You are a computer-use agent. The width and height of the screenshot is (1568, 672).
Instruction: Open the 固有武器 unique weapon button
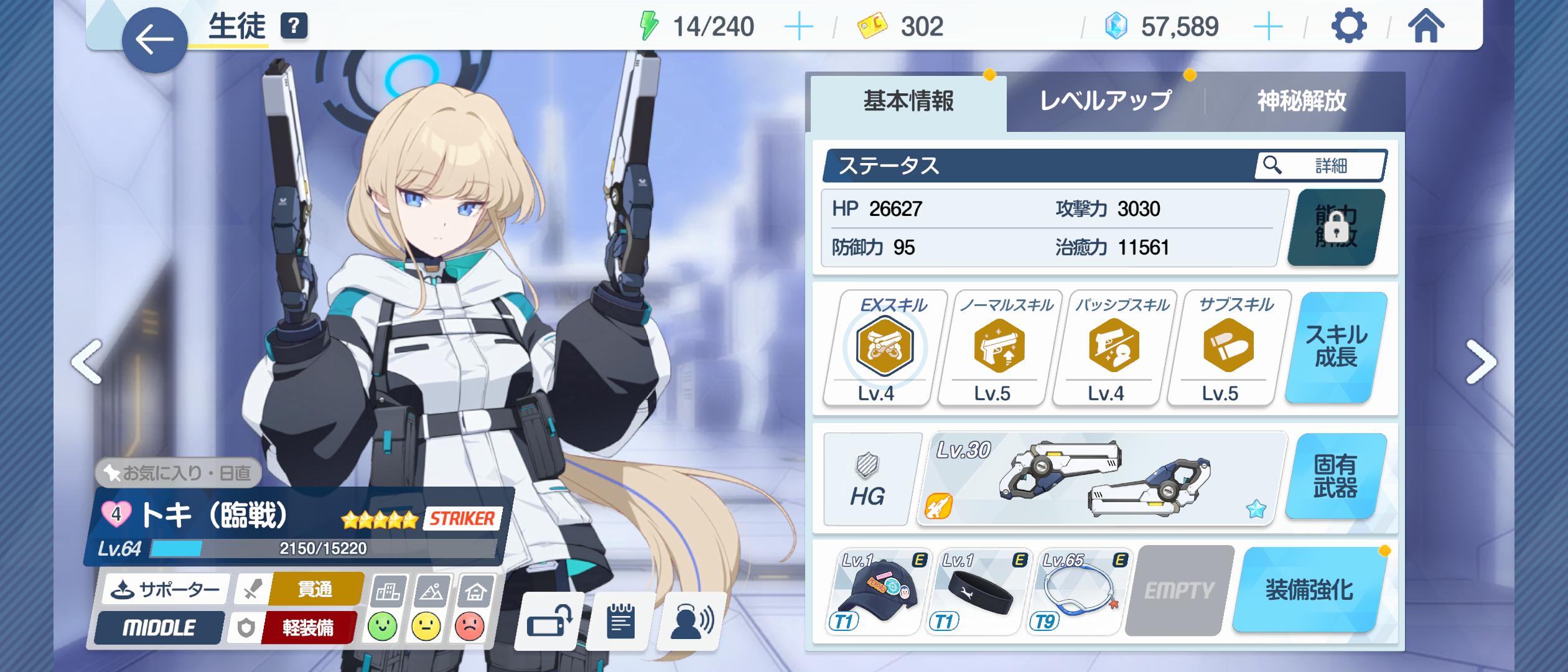pyautogui.click(x=1336, y=477)
